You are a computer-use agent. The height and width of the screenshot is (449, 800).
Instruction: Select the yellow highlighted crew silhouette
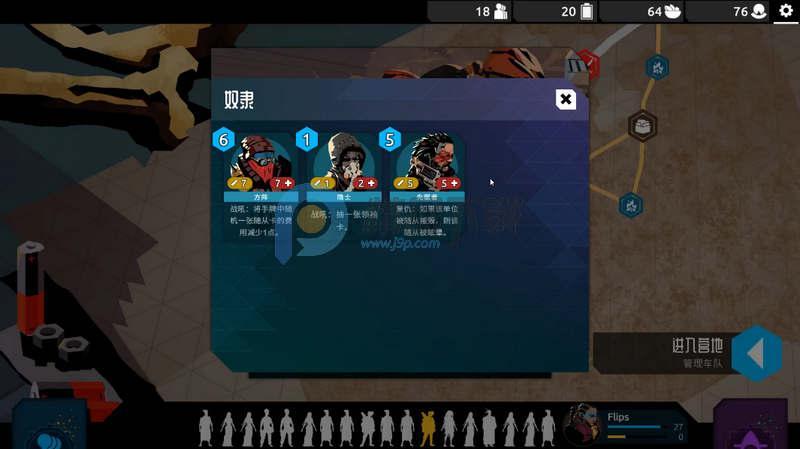click(428, 428)
